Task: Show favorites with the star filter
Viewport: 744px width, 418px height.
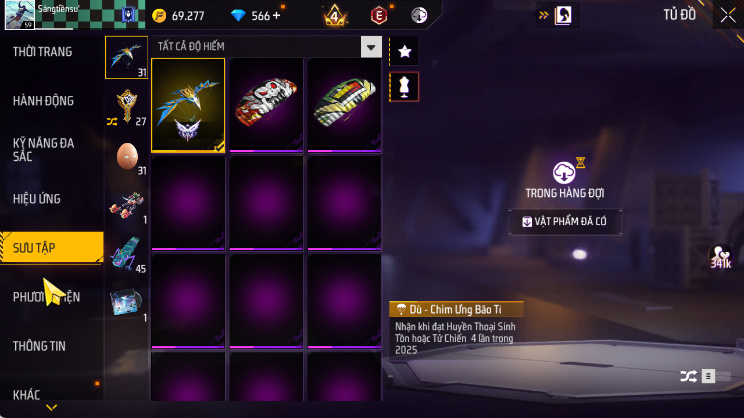Action: (x=404, y=51)
